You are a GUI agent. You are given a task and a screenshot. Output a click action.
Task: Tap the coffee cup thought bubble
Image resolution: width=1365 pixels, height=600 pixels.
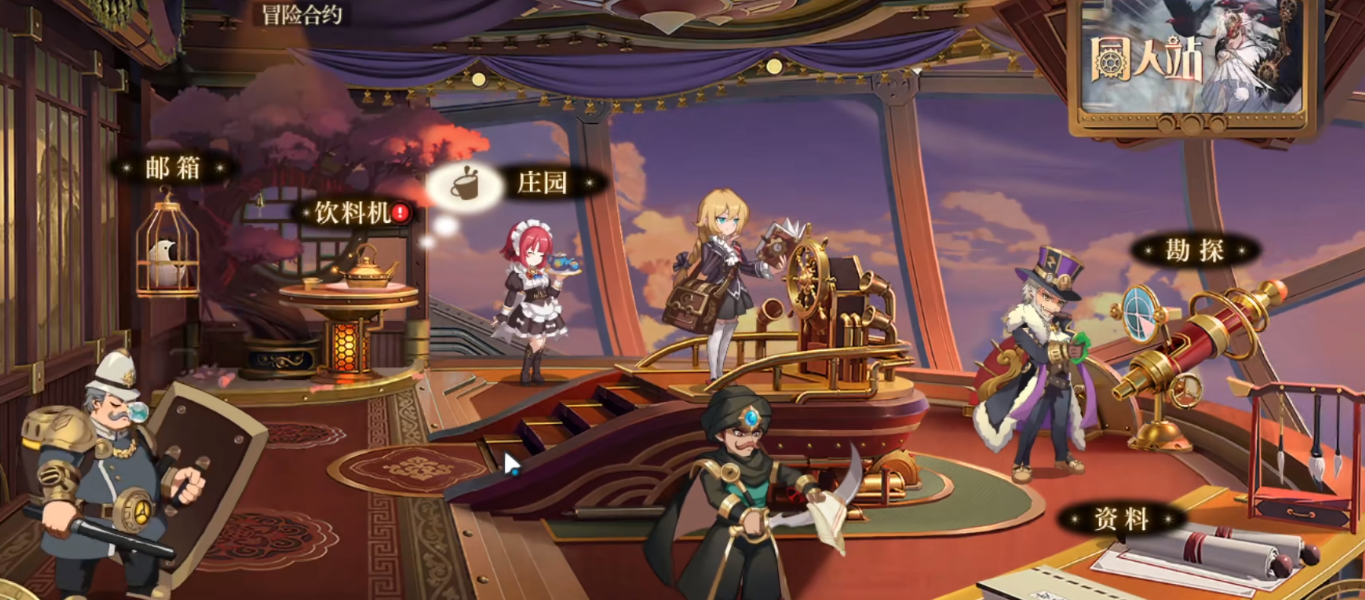click(463, 186)
